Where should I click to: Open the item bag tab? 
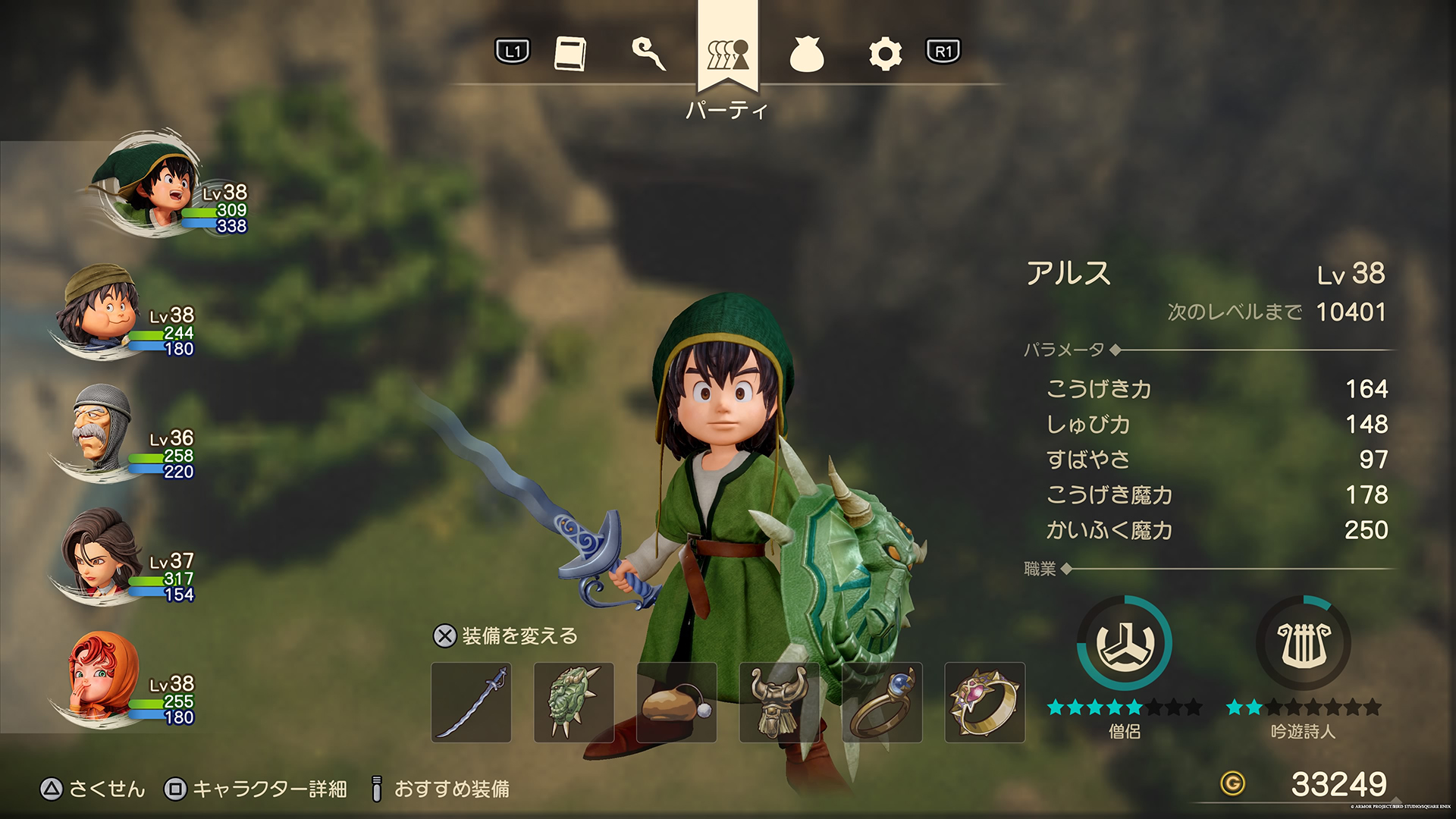click(806, 55)
